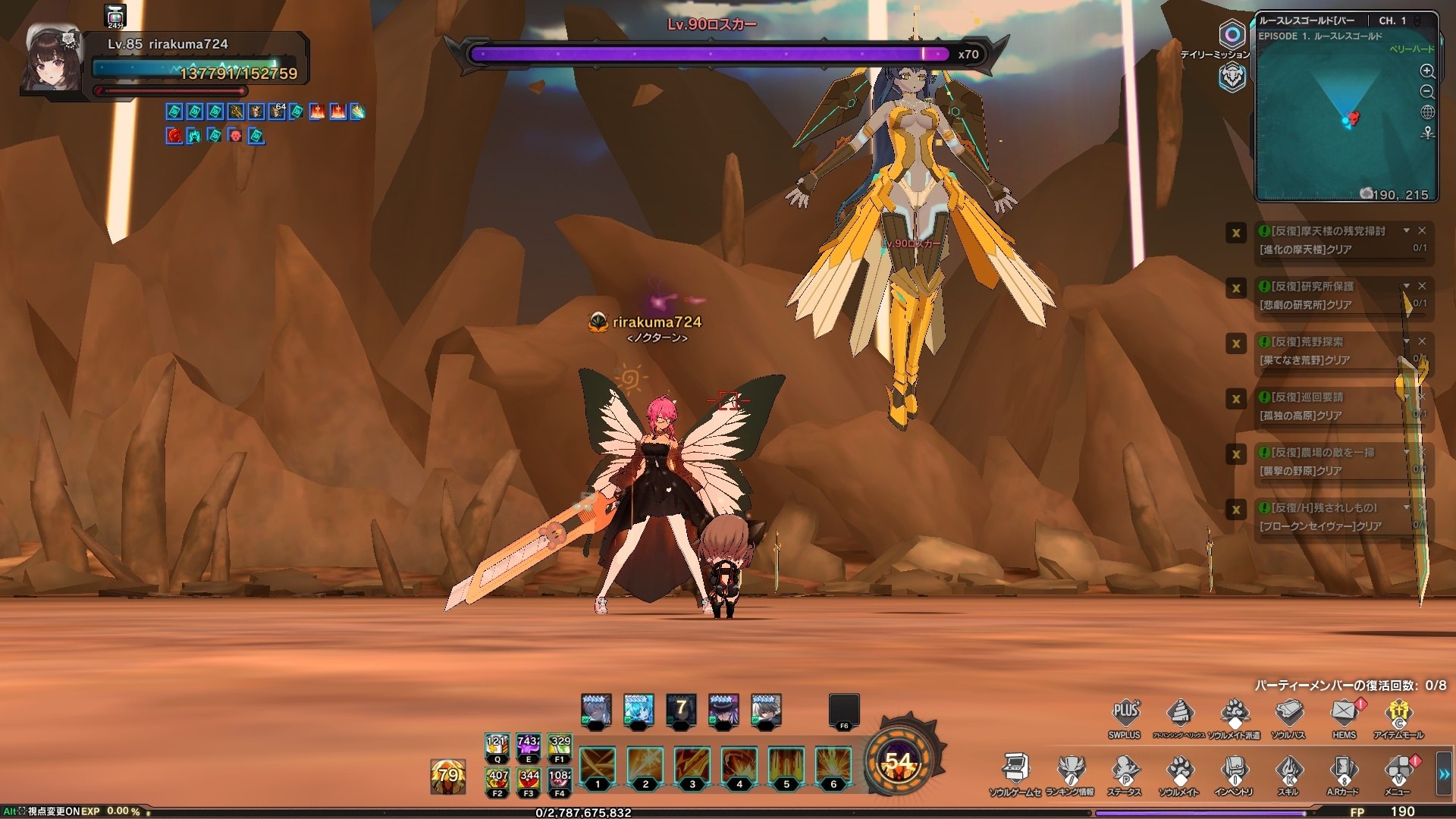The image size is (1456, 819).
Task: Select the blue-haired five-star character card
Action: [x=638, y=711]
